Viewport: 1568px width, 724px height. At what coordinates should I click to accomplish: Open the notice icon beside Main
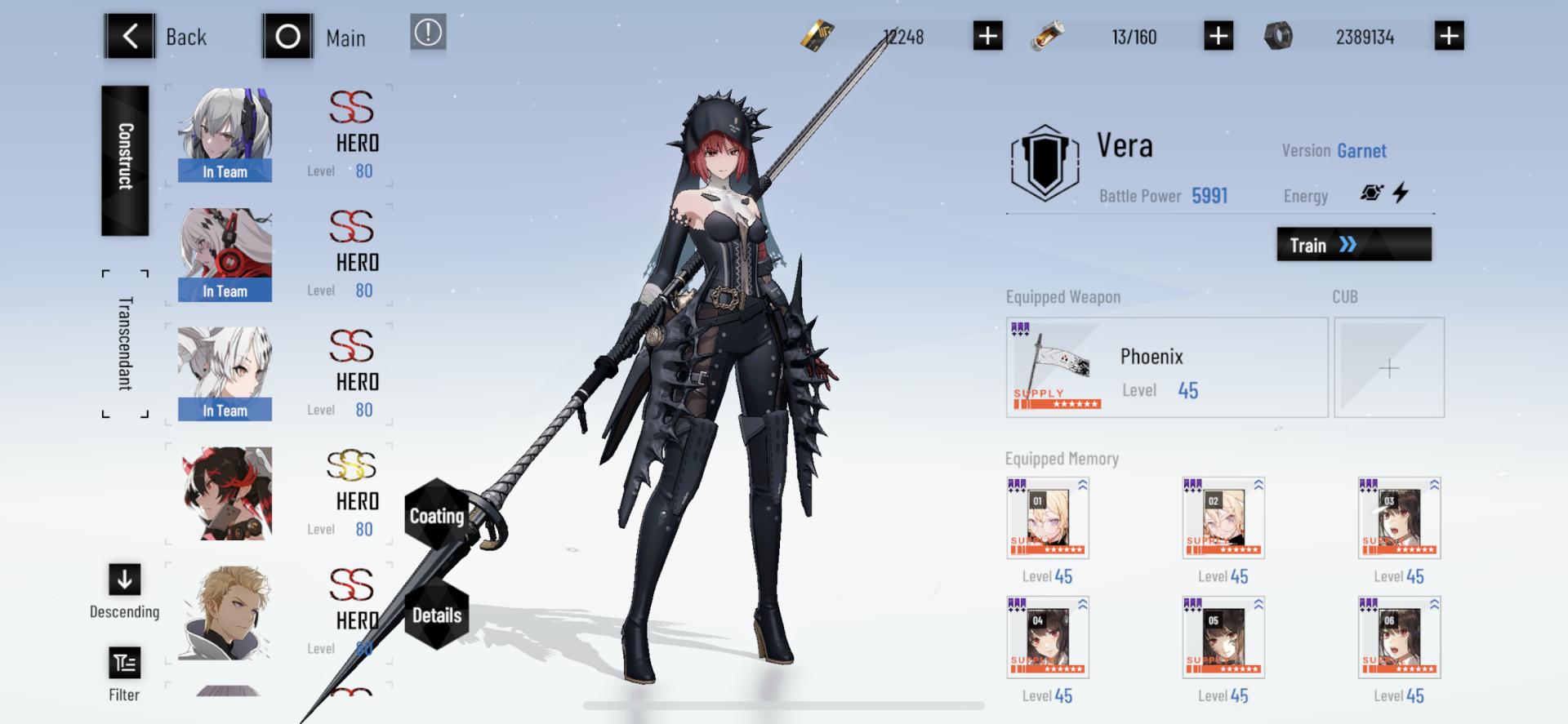[428, 33]
